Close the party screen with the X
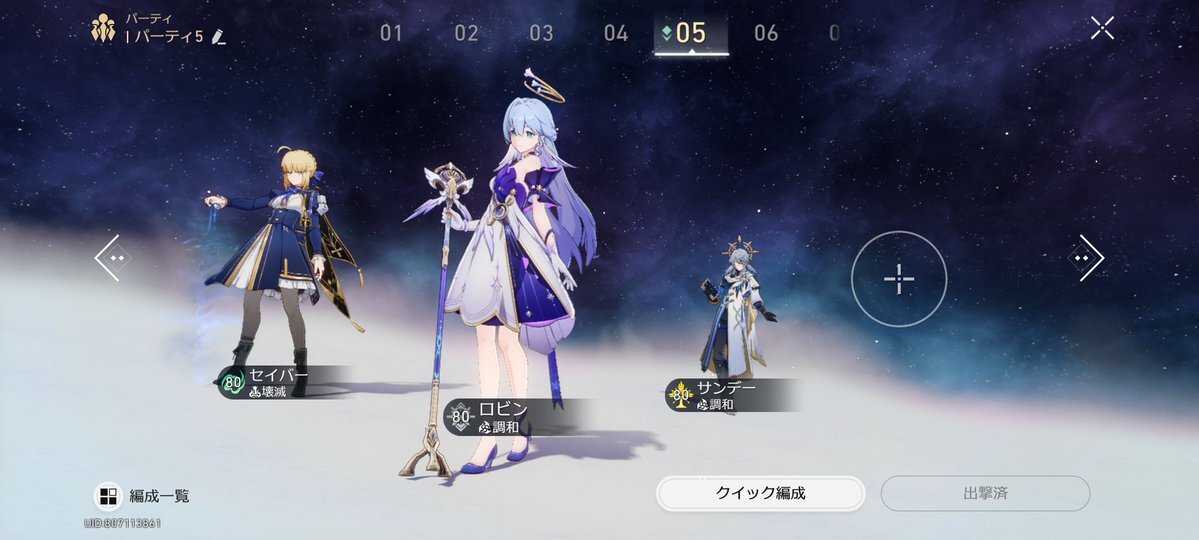The width and height of the screenshot is (1199, 540). (1102, 28)
